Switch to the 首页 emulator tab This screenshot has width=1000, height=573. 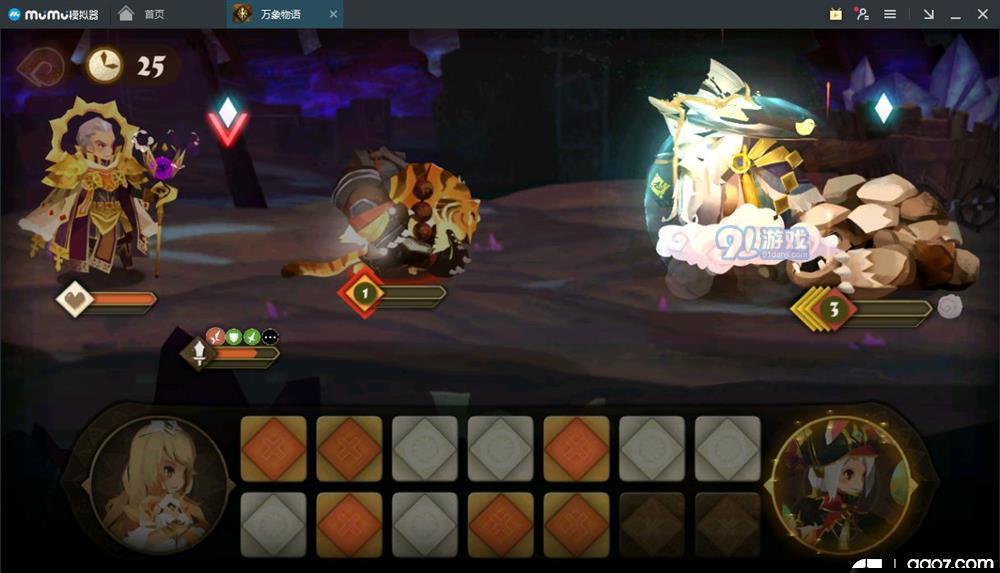point(144,14)
